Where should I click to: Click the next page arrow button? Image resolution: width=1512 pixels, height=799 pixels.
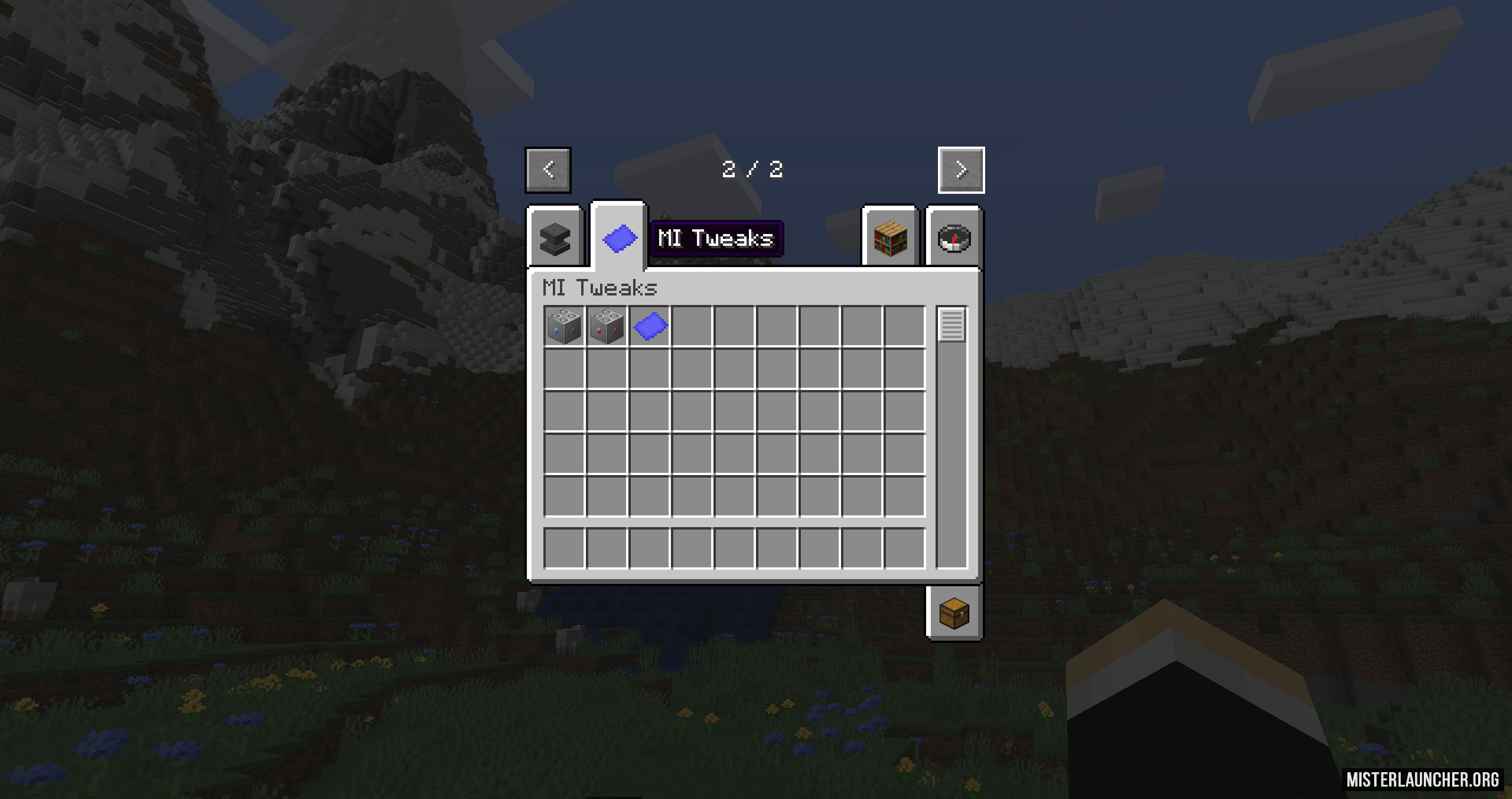961,169
